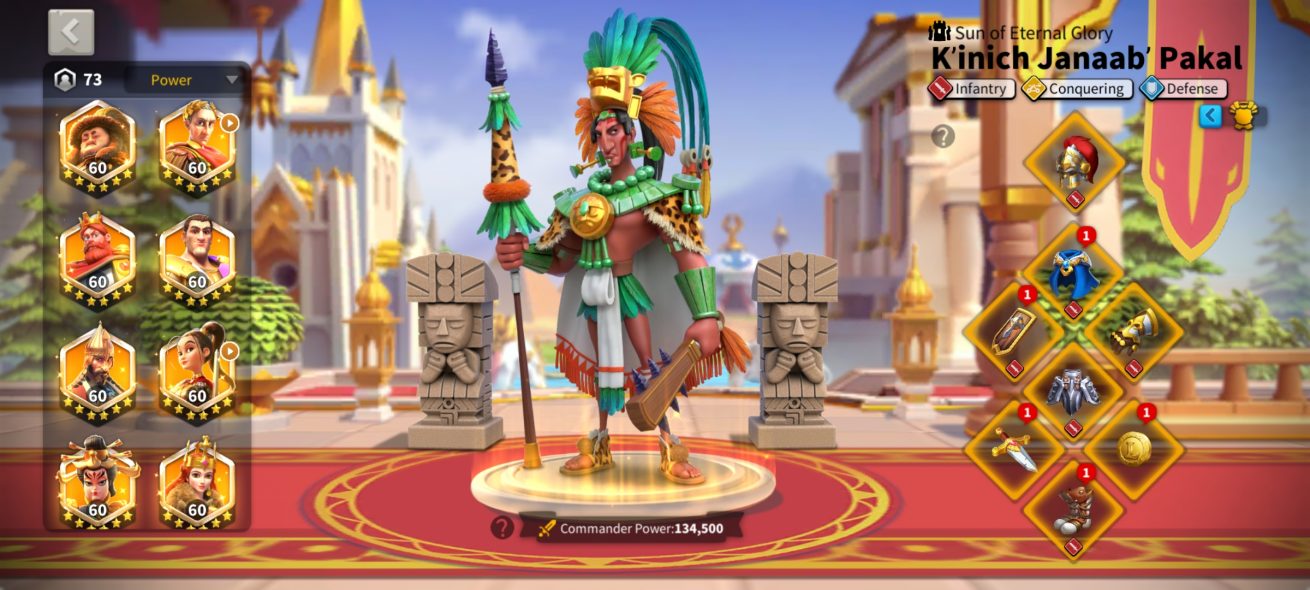The width and height of the screenshot is (1310, 590).
Task: Select the boots equipment slot
Action: 1074,508
